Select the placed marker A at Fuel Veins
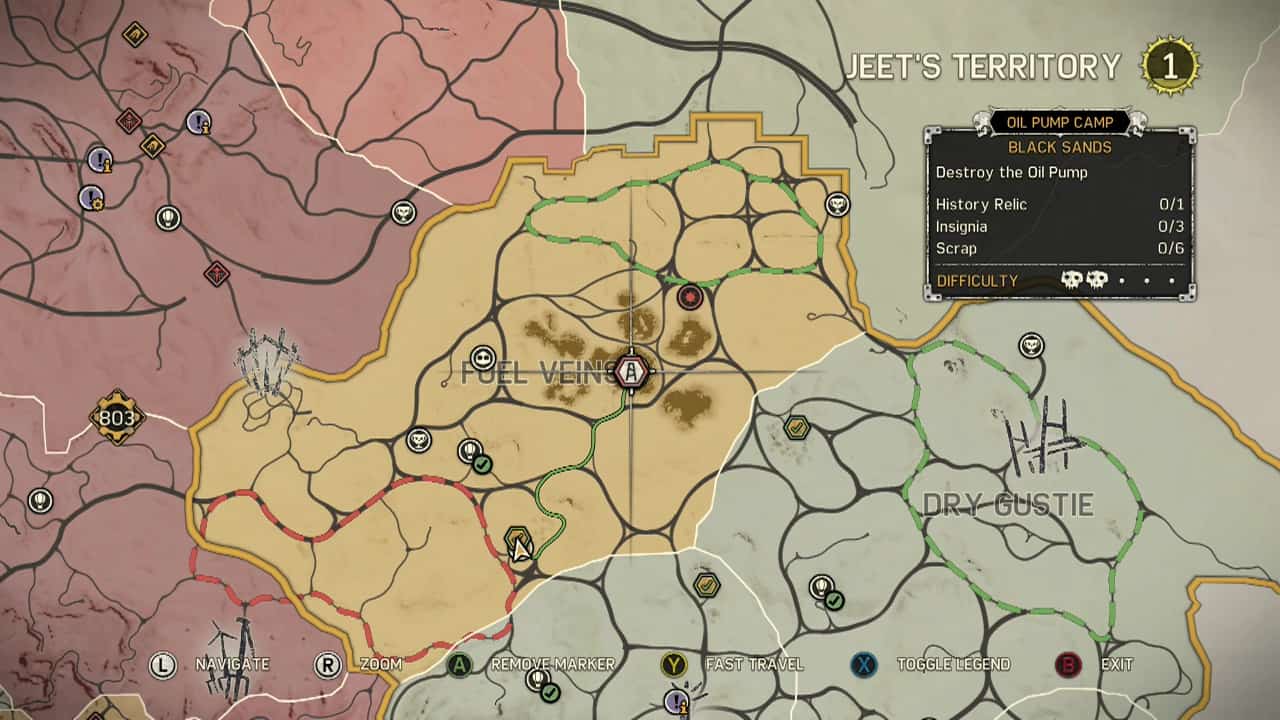 (631, 370)
